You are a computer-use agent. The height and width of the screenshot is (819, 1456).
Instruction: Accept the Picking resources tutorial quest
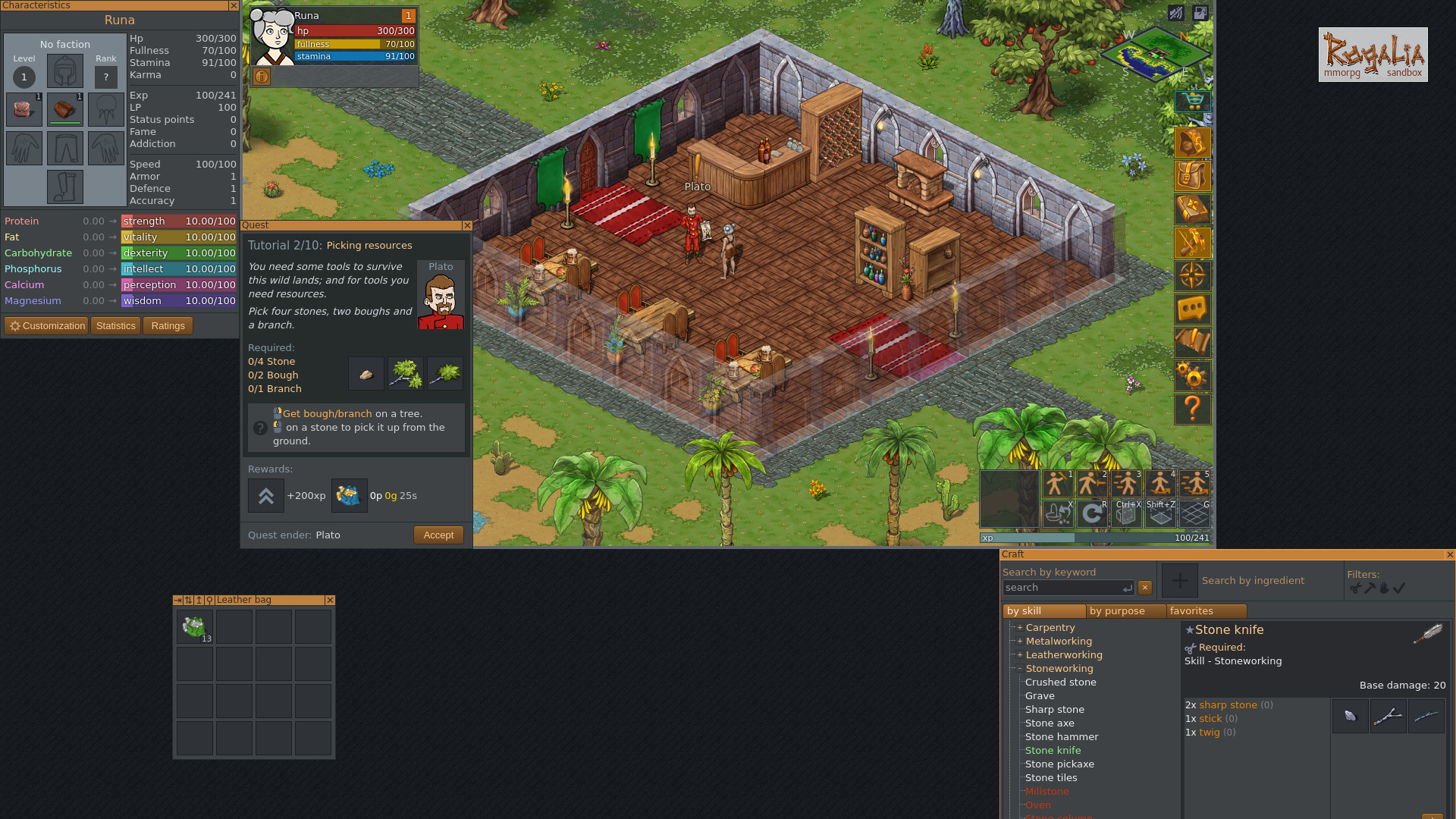(438, 535)
